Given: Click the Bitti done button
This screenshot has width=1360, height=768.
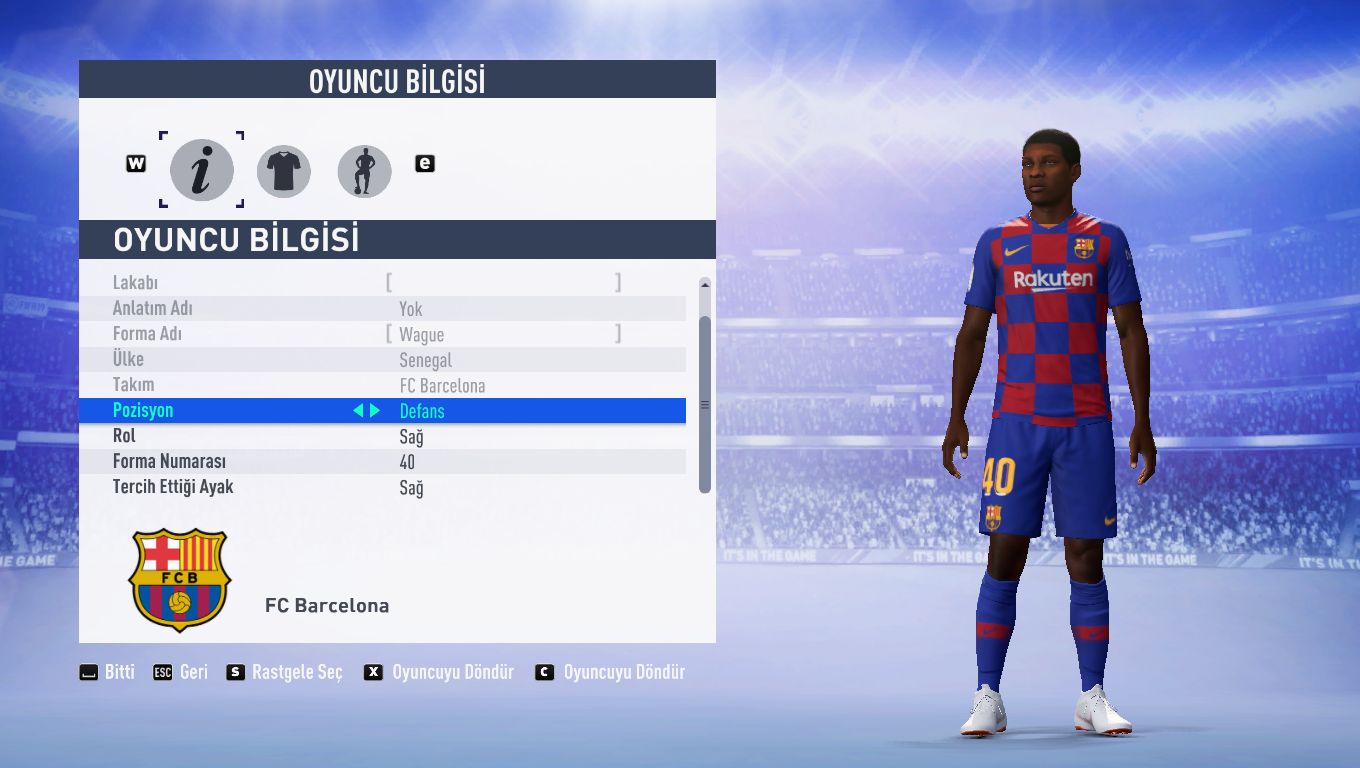Looking at the screenshot, I should point(108,672).
